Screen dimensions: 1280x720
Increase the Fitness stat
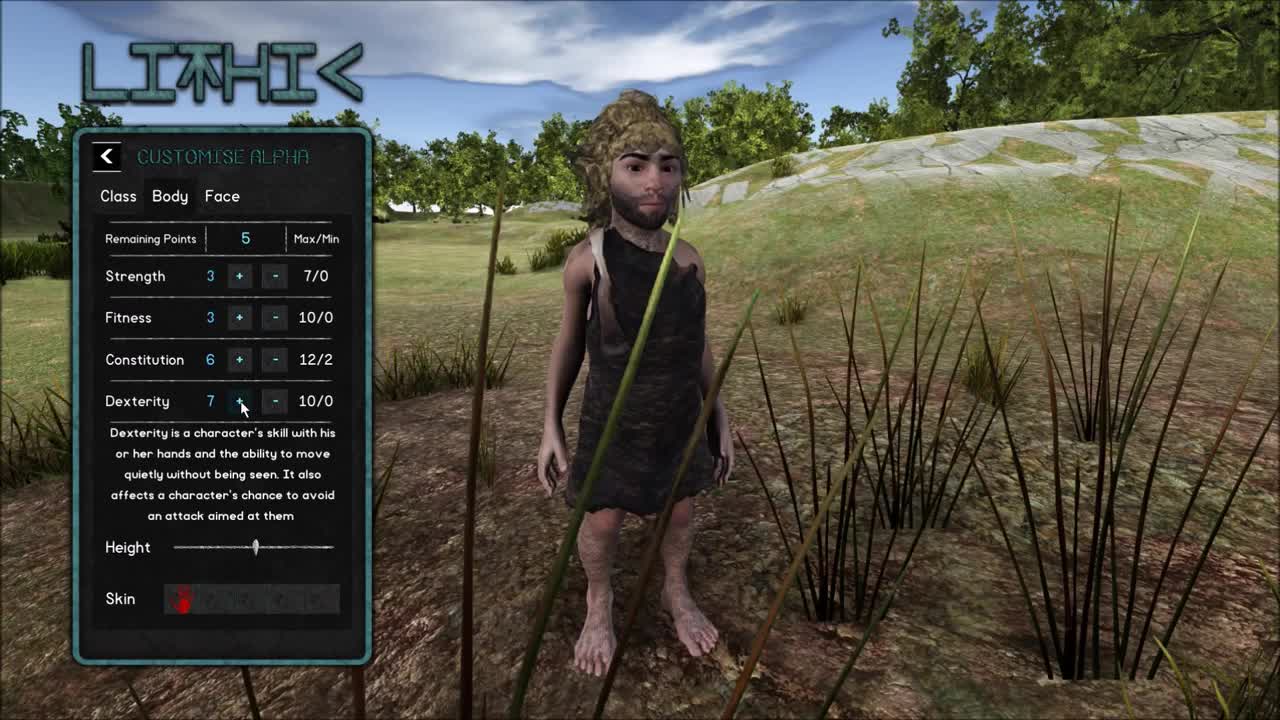(240, 318)
